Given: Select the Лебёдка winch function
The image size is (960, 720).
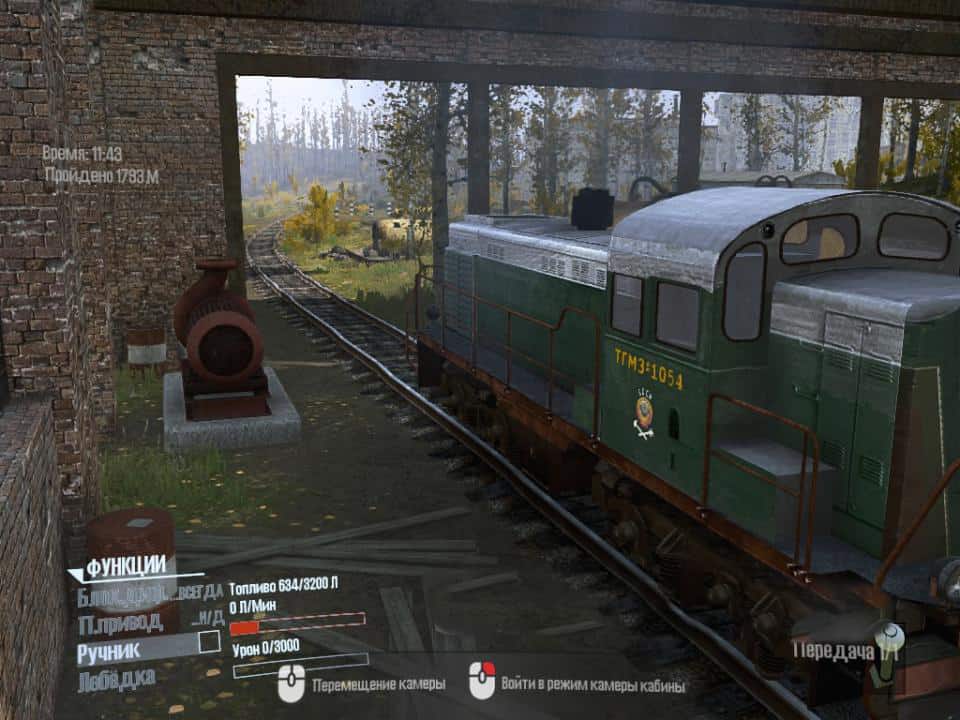Looking at the screenshot, I should point(116,679).
